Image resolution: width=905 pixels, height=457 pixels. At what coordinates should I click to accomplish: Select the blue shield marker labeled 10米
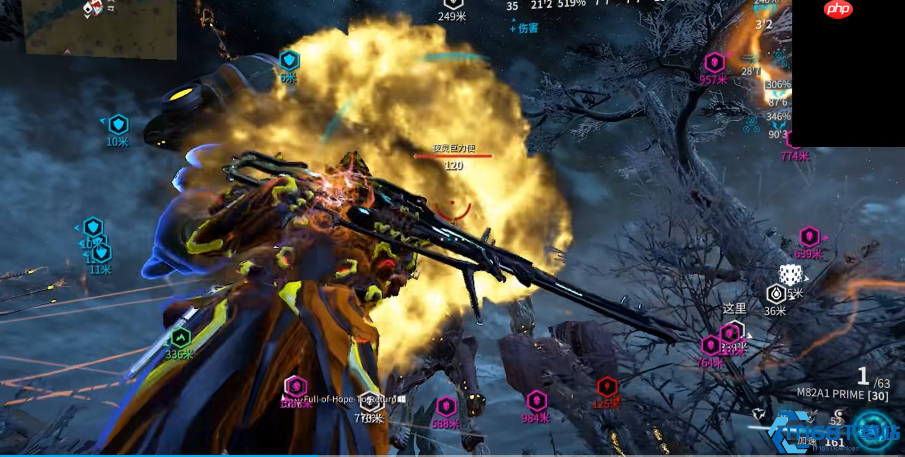[118, 125]
